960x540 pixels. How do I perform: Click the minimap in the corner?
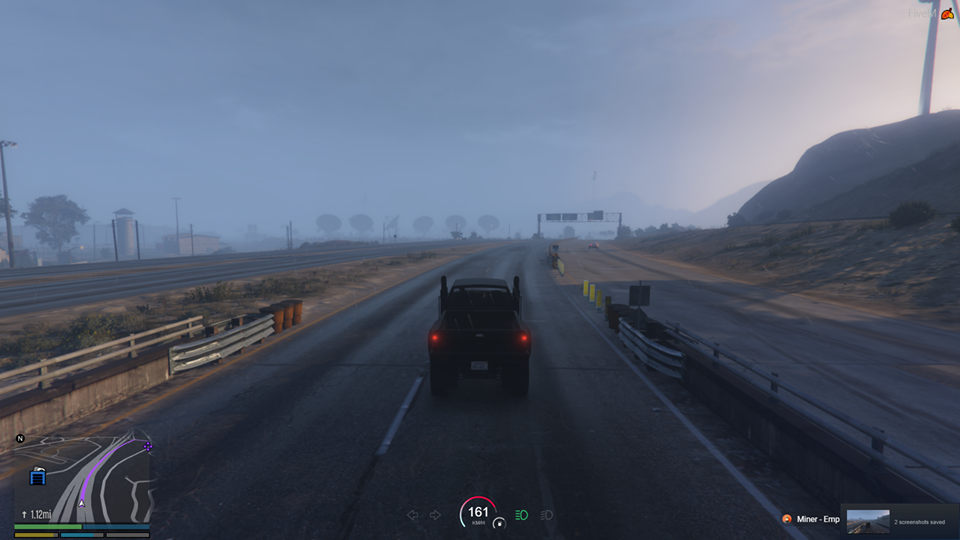click(83, 478)
